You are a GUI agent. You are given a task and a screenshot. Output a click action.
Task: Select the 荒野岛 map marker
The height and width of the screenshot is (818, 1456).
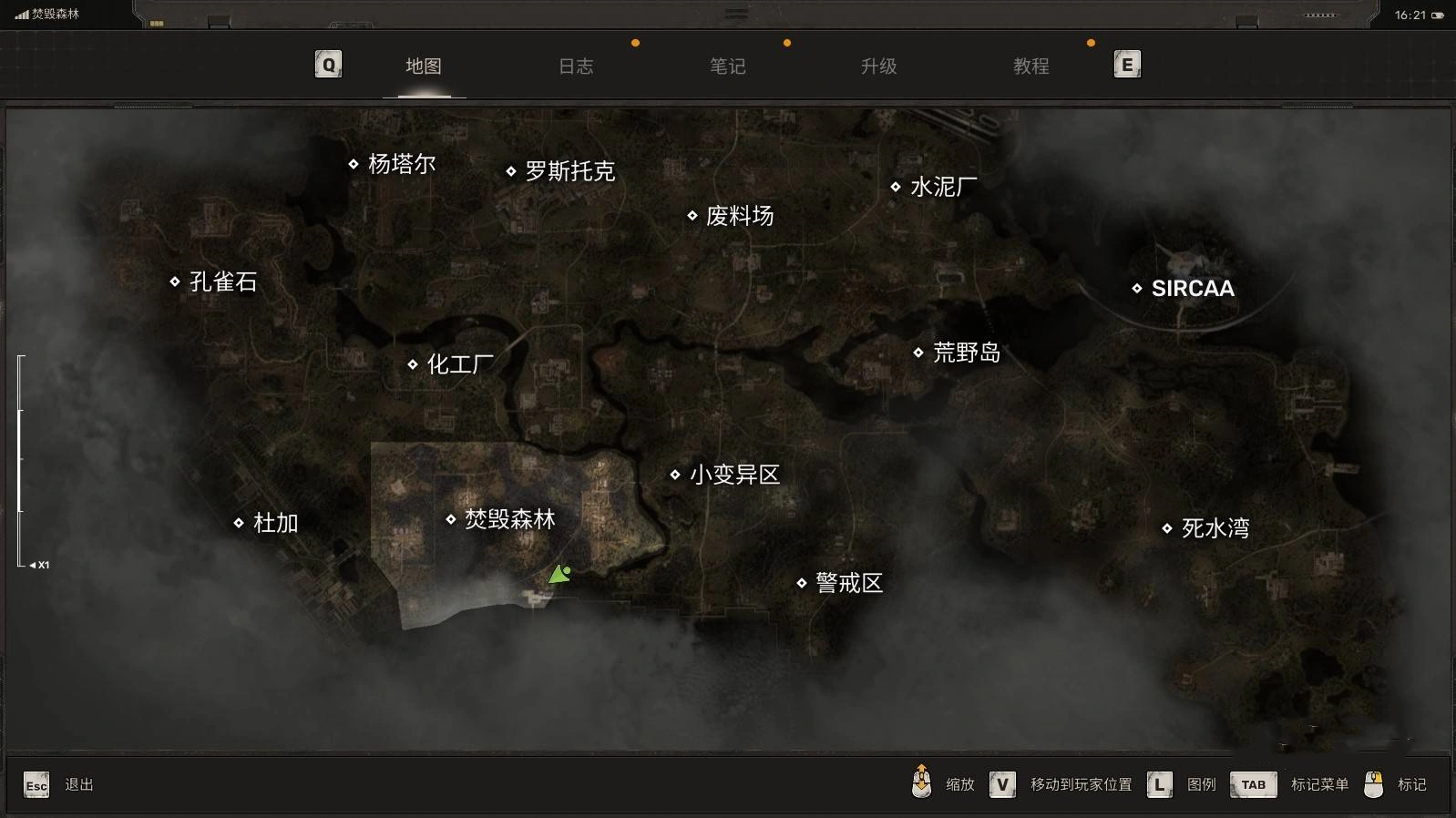(x=918, y=353)
